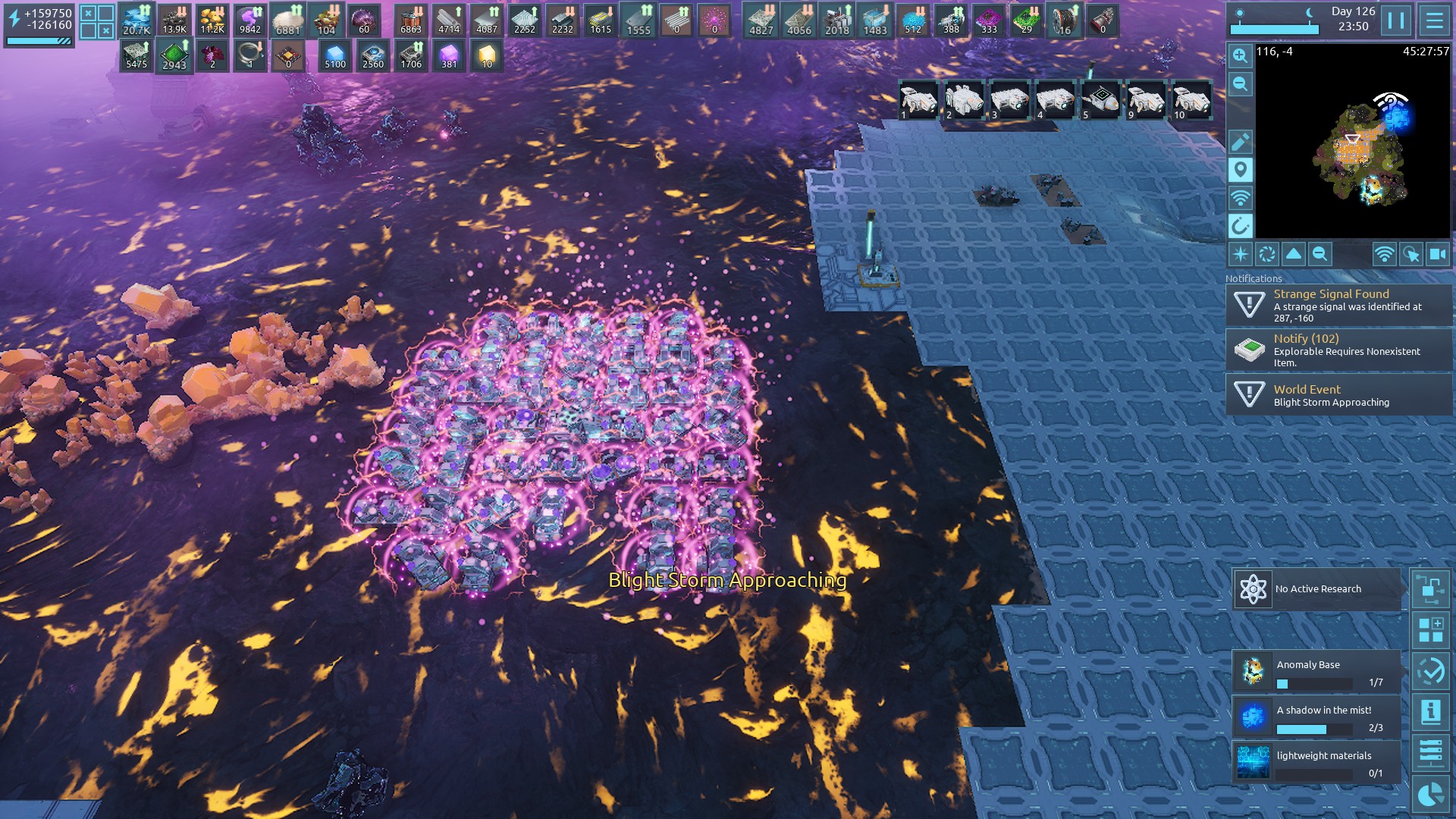Viewport: 1456px width, 819px height.
Task: Open the Notify (102) notification
Action: coord(1338,350)
